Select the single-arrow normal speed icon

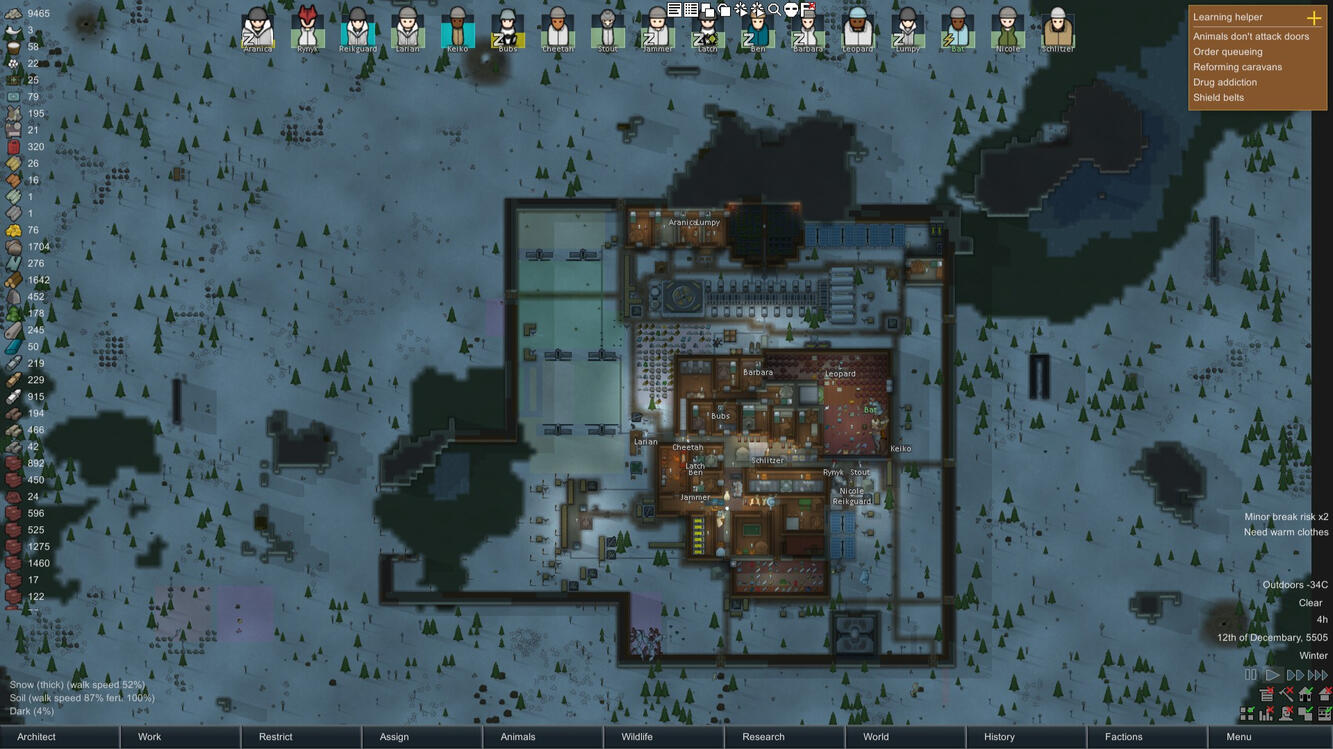click(1273, 675)
